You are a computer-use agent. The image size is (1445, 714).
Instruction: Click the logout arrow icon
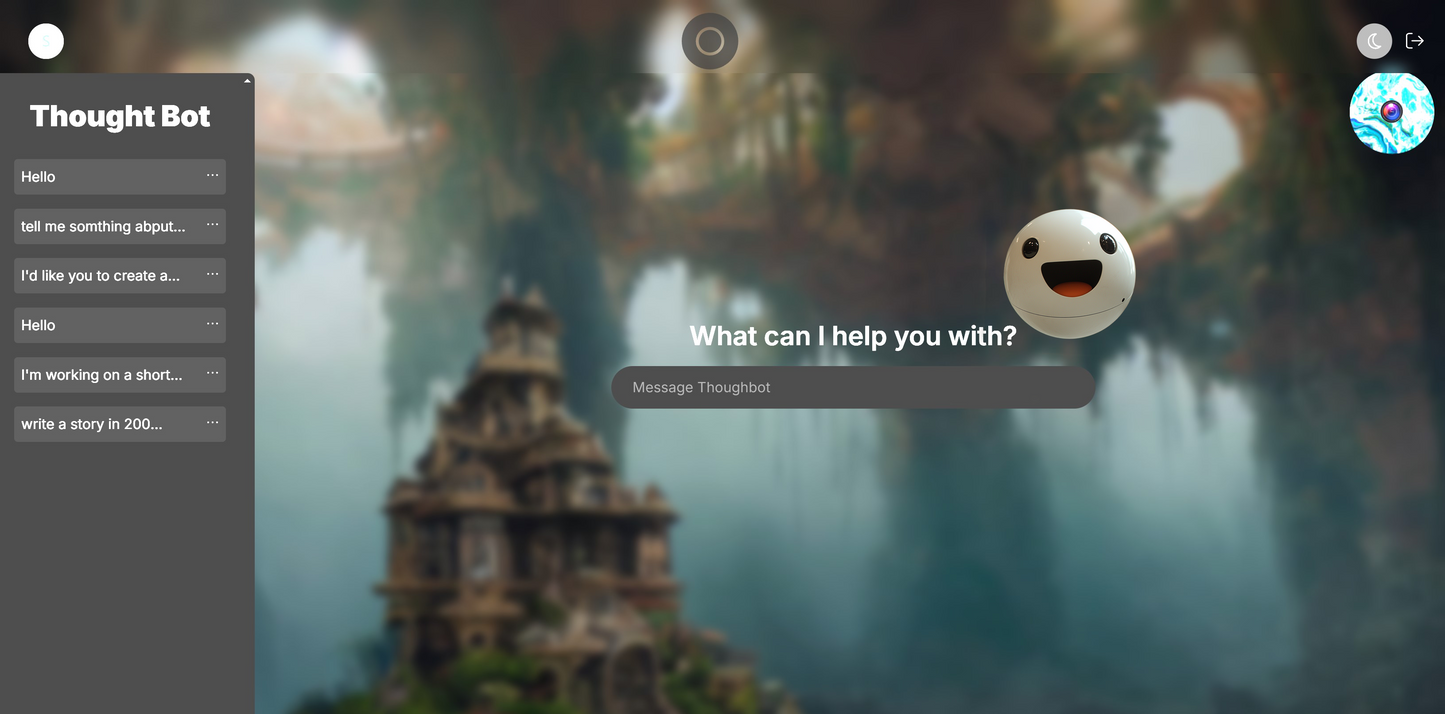(x=1414, y=41)
